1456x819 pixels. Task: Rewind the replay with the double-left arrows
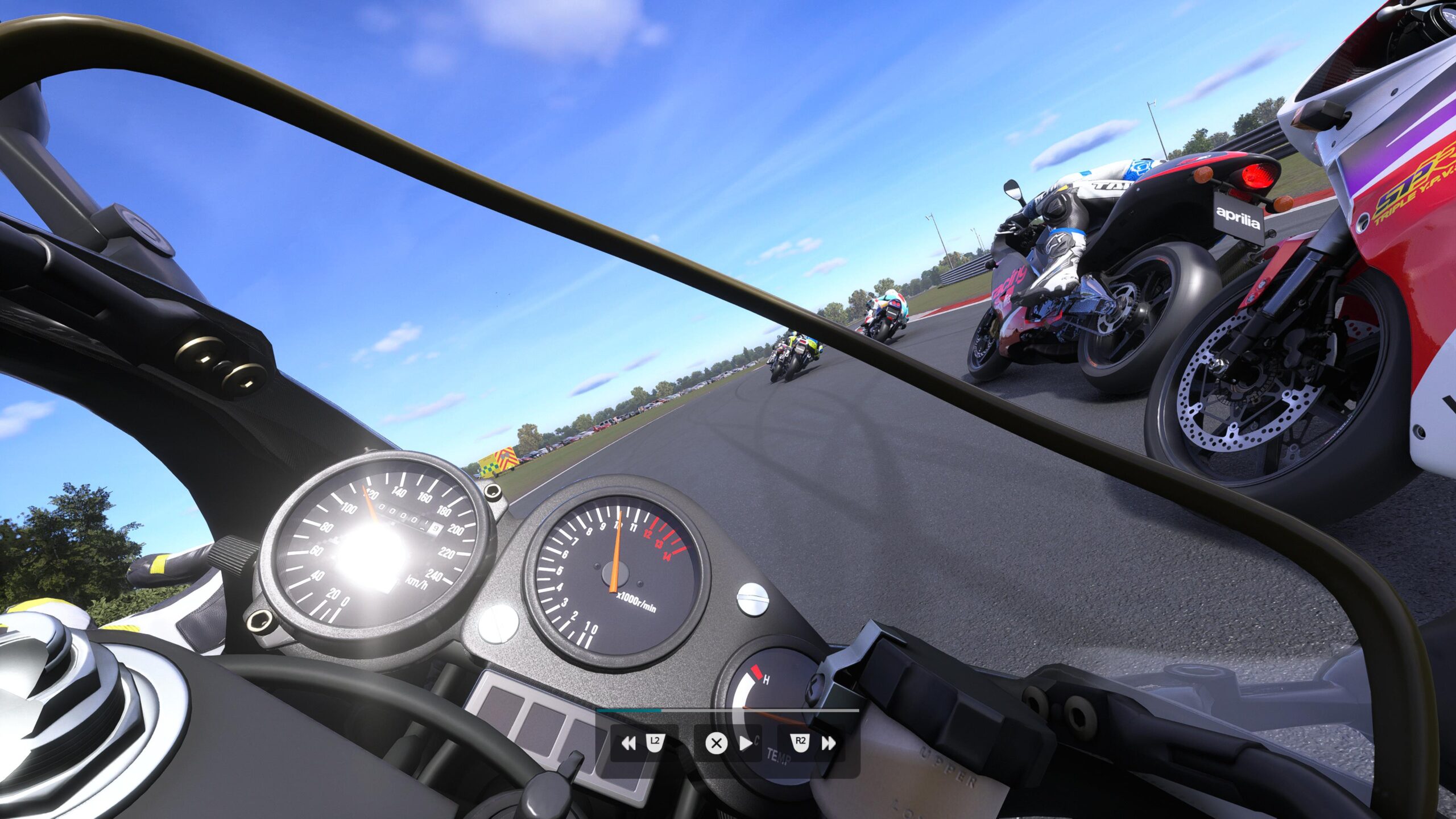click(x=628, y=743)
